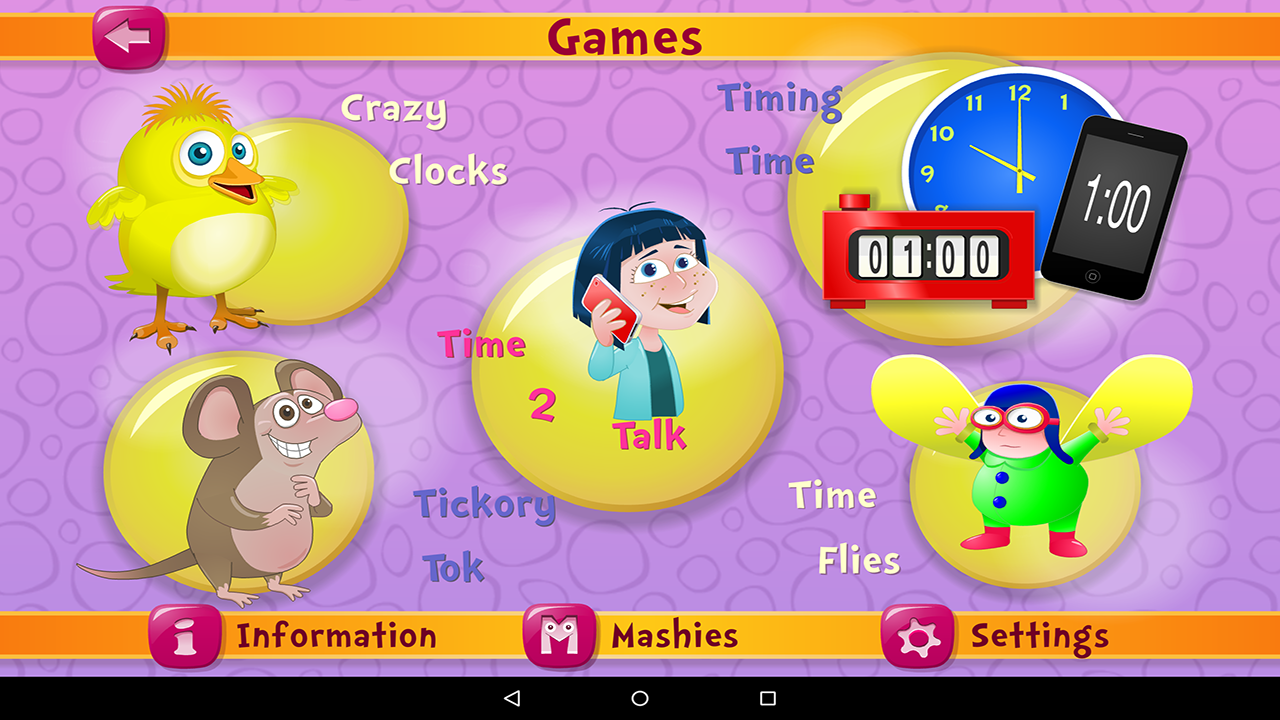Tap the 'Time Flies' label text
The width and height of the screenshot is (1280, 720).
(x=845, y=525)
